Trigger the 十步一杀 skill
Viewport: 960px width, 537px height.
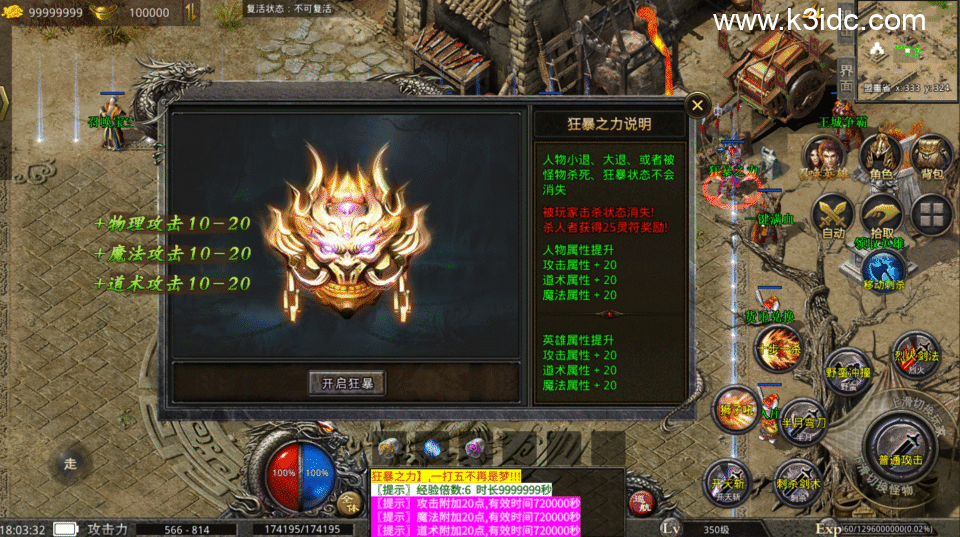coord(777,348)
